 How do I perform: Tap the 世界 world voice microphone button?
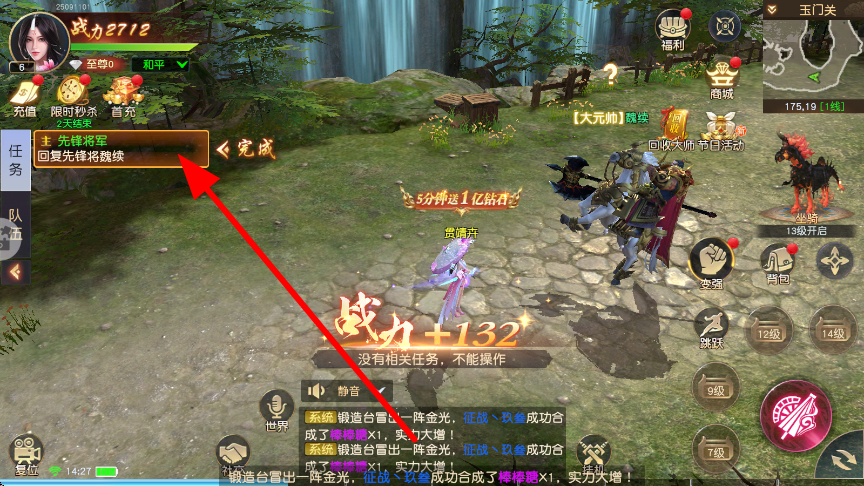[276, 411]
